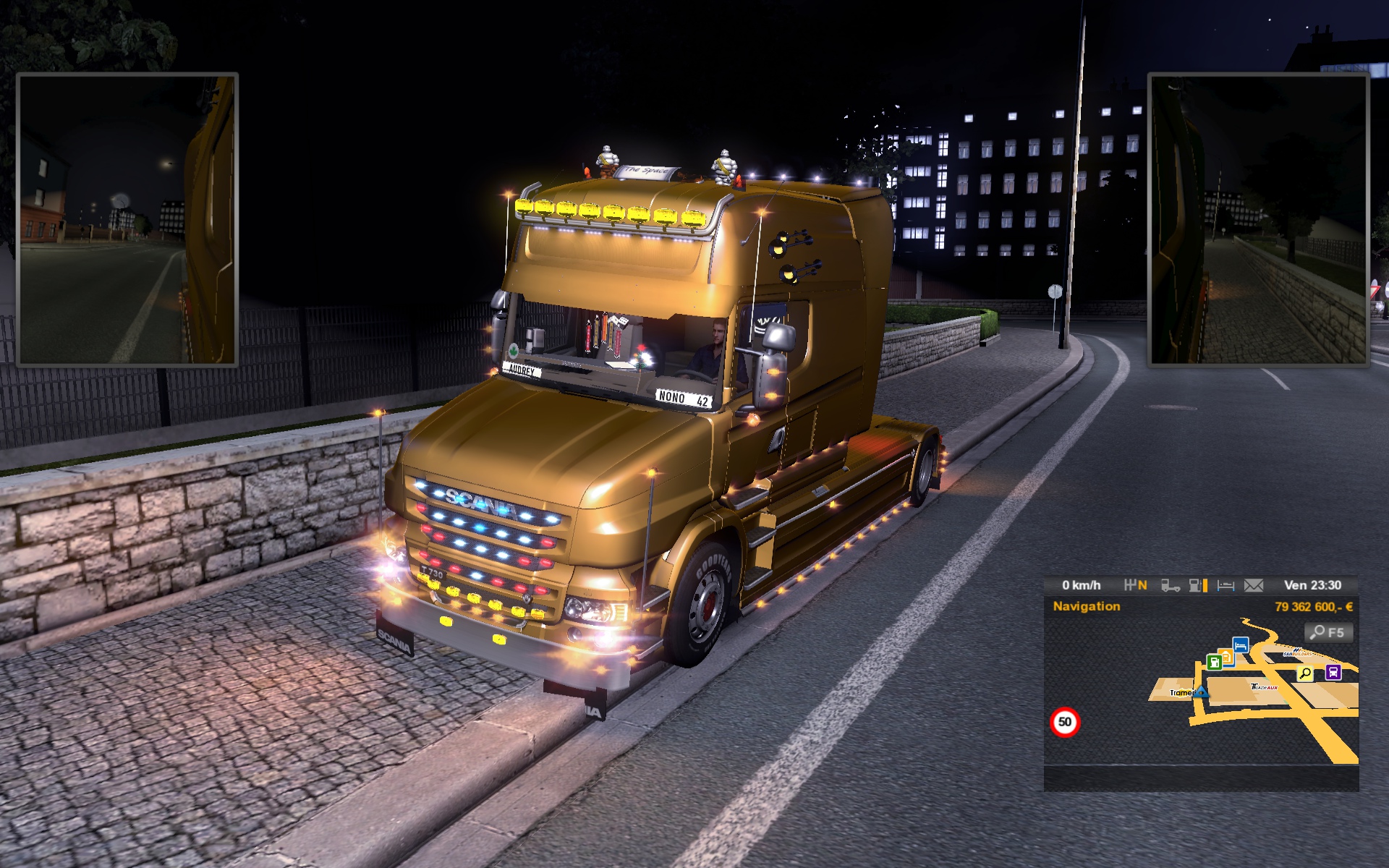The width and height of the screenshot is (1389, 868).
Task: Click the blue player arrow on the map
Action: [1201, 692]
